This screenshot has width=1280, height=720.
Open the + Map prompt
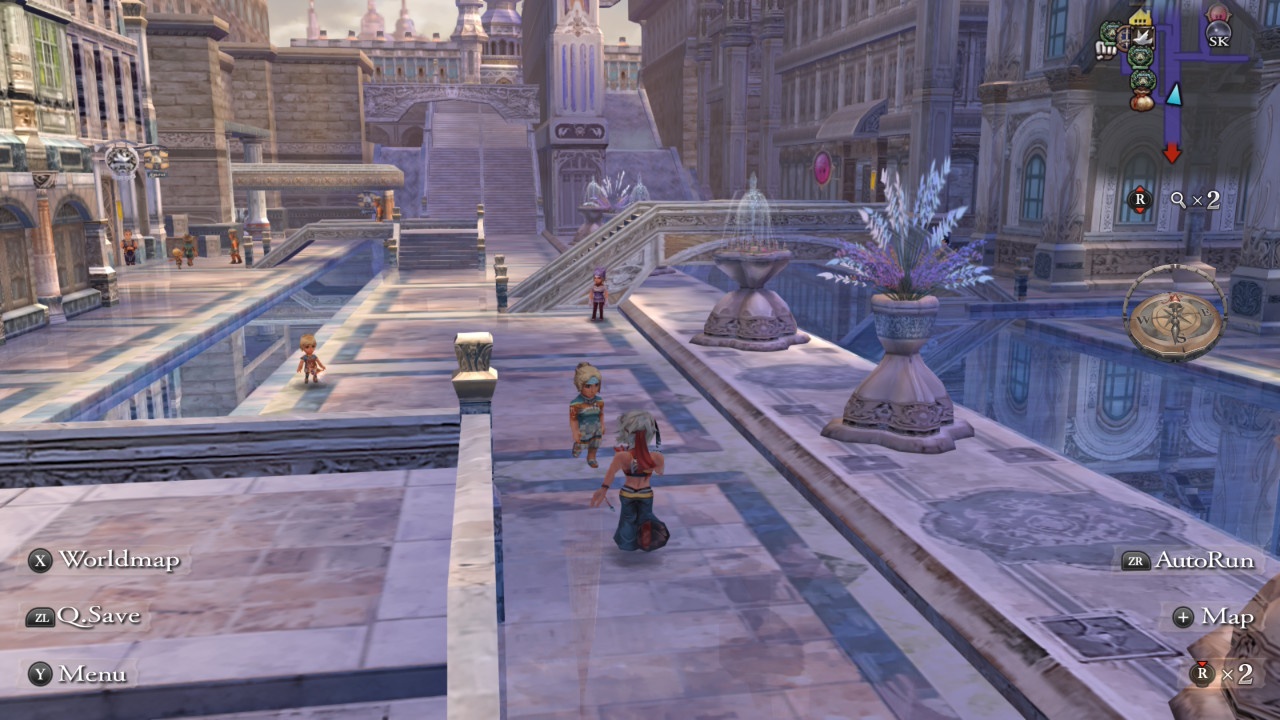click(1213, 617)
